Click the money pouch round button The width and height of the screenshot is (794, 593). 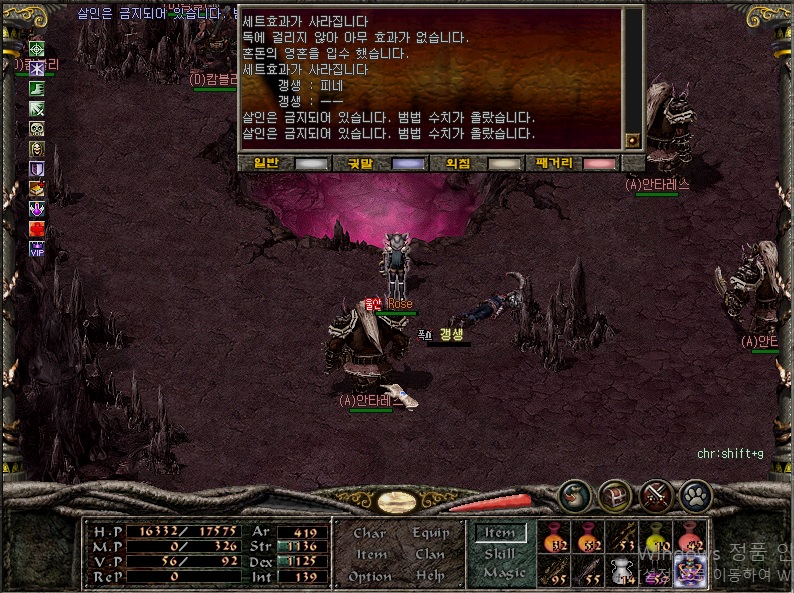[x=574, y=494]
